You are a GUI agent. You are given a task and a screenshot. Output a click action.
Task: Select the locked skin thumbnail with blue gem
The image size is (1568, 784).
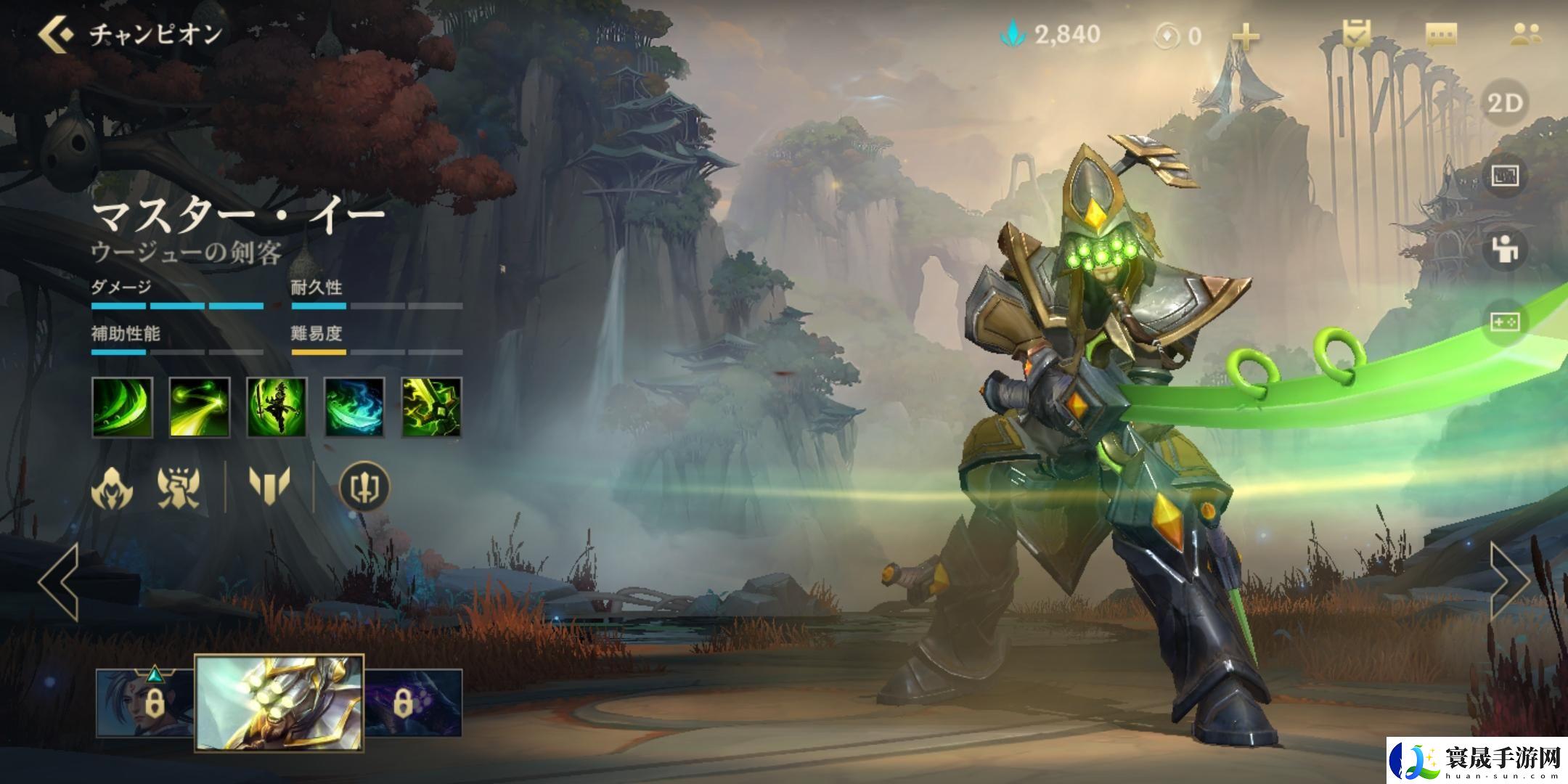pyautogui.click(x=146, y=702)
